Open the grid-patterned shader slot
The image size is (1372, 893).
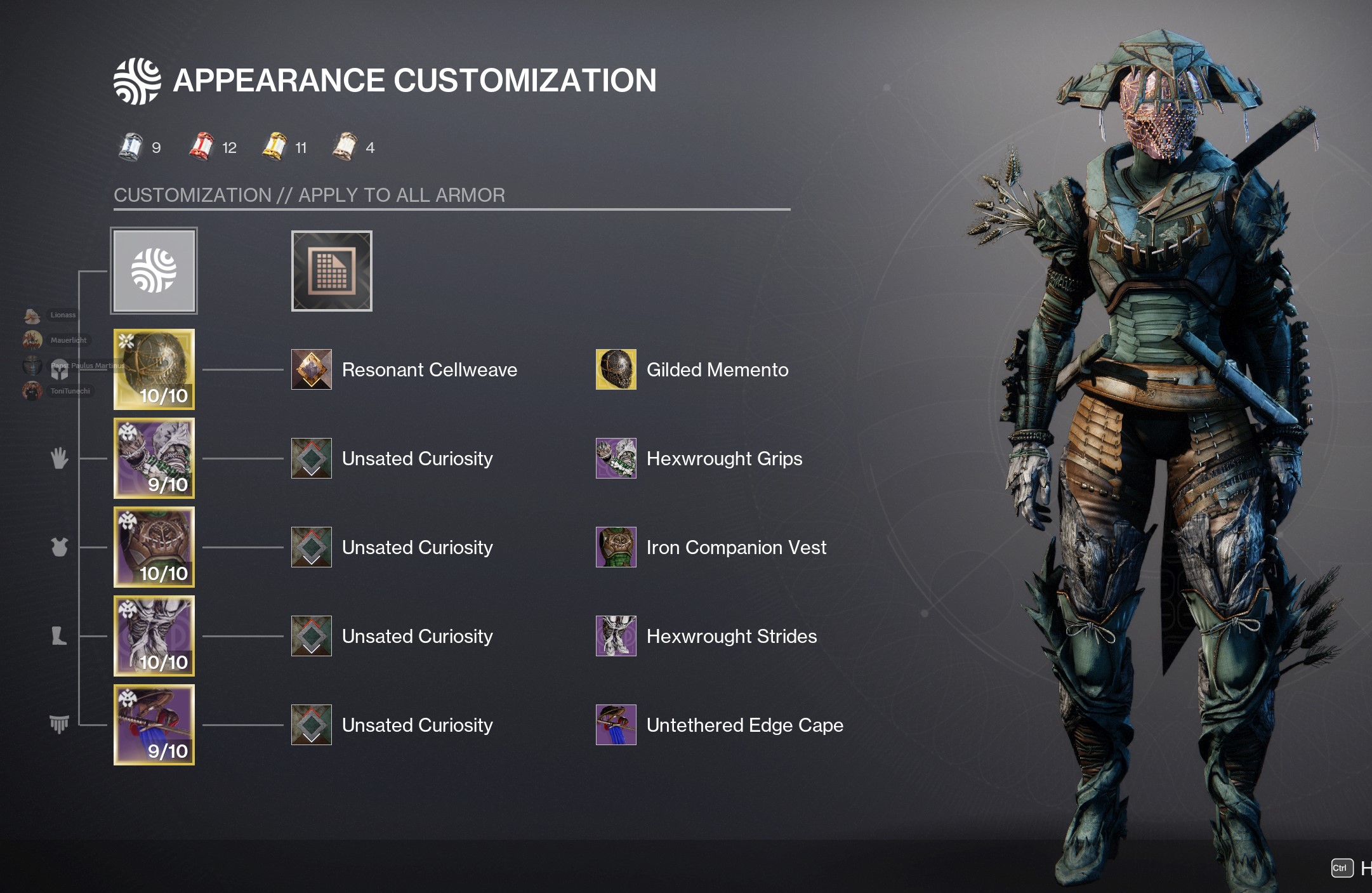tap(331, 271)
